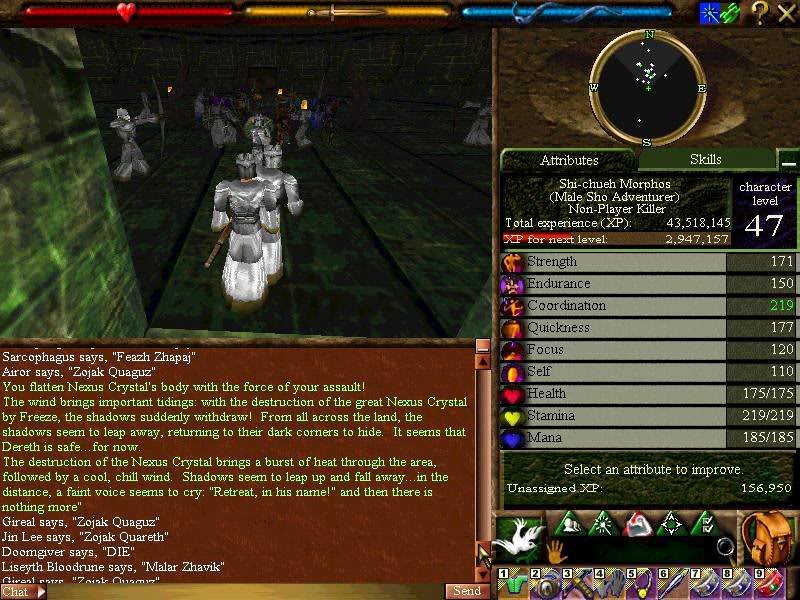
Task: Use the magnifying glass examine tool
Action: pyautogui.click(x=725, y=547)
